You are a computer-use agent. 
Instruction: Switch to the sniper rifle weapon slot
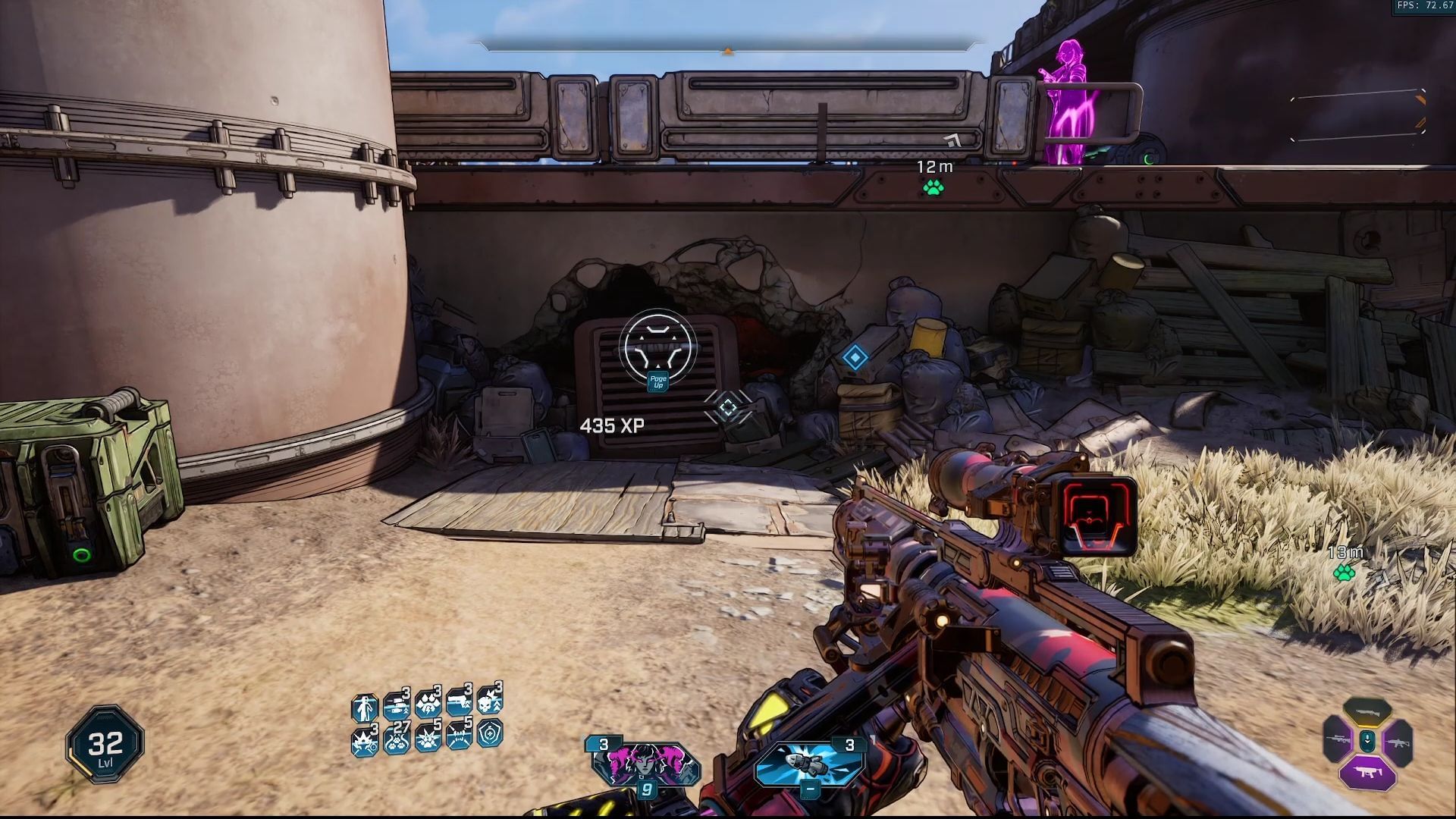click(1338, 740)
